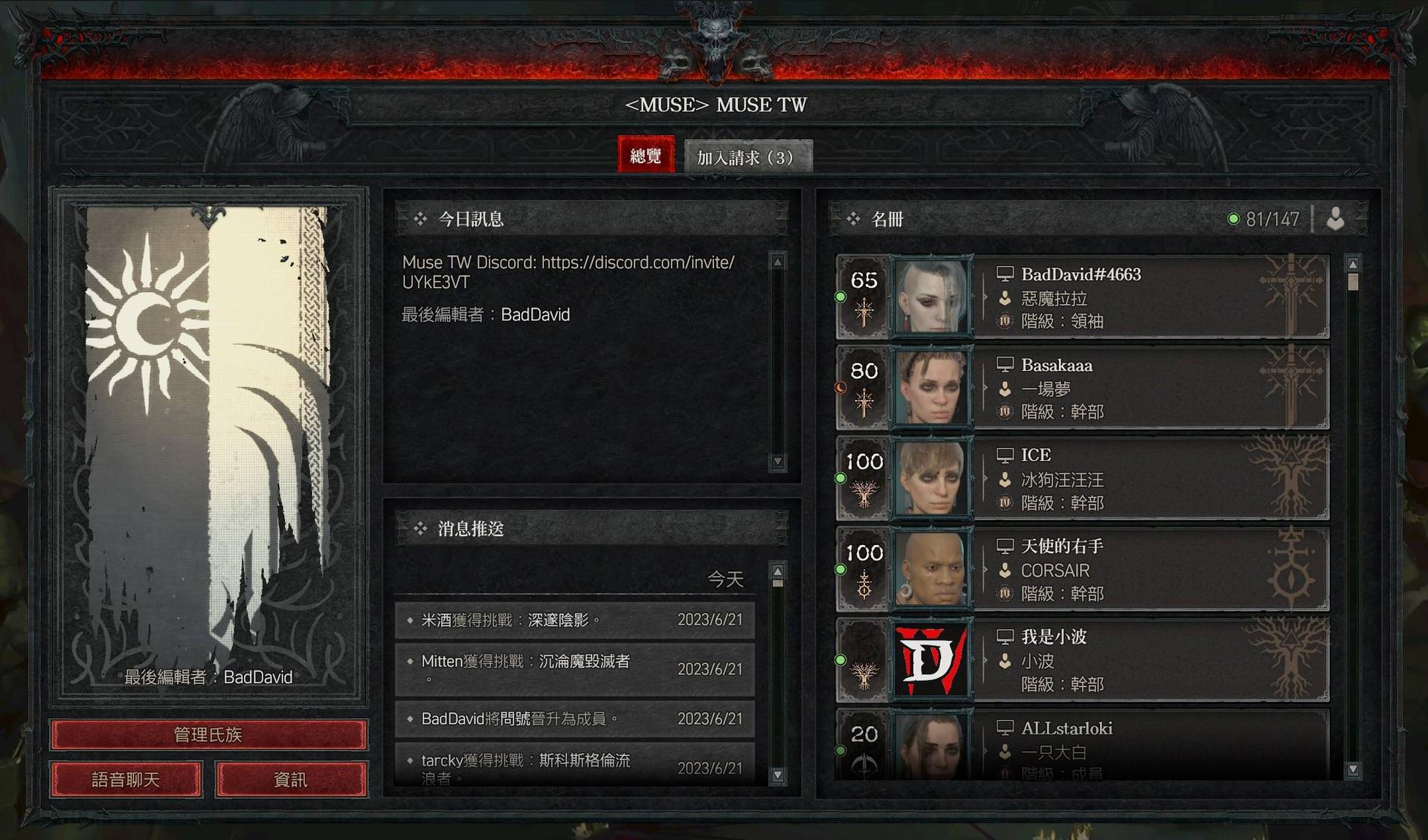Click the green online counter dot beside 81/147
Viewport: 1428px width, 840px height.
click(1235, 219)
